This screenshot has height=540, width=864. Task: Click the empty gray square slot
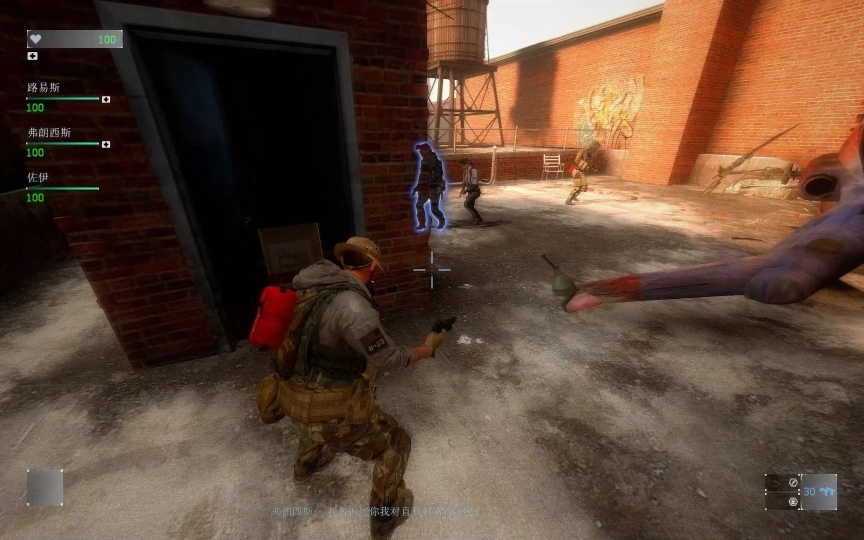[45, 487]
